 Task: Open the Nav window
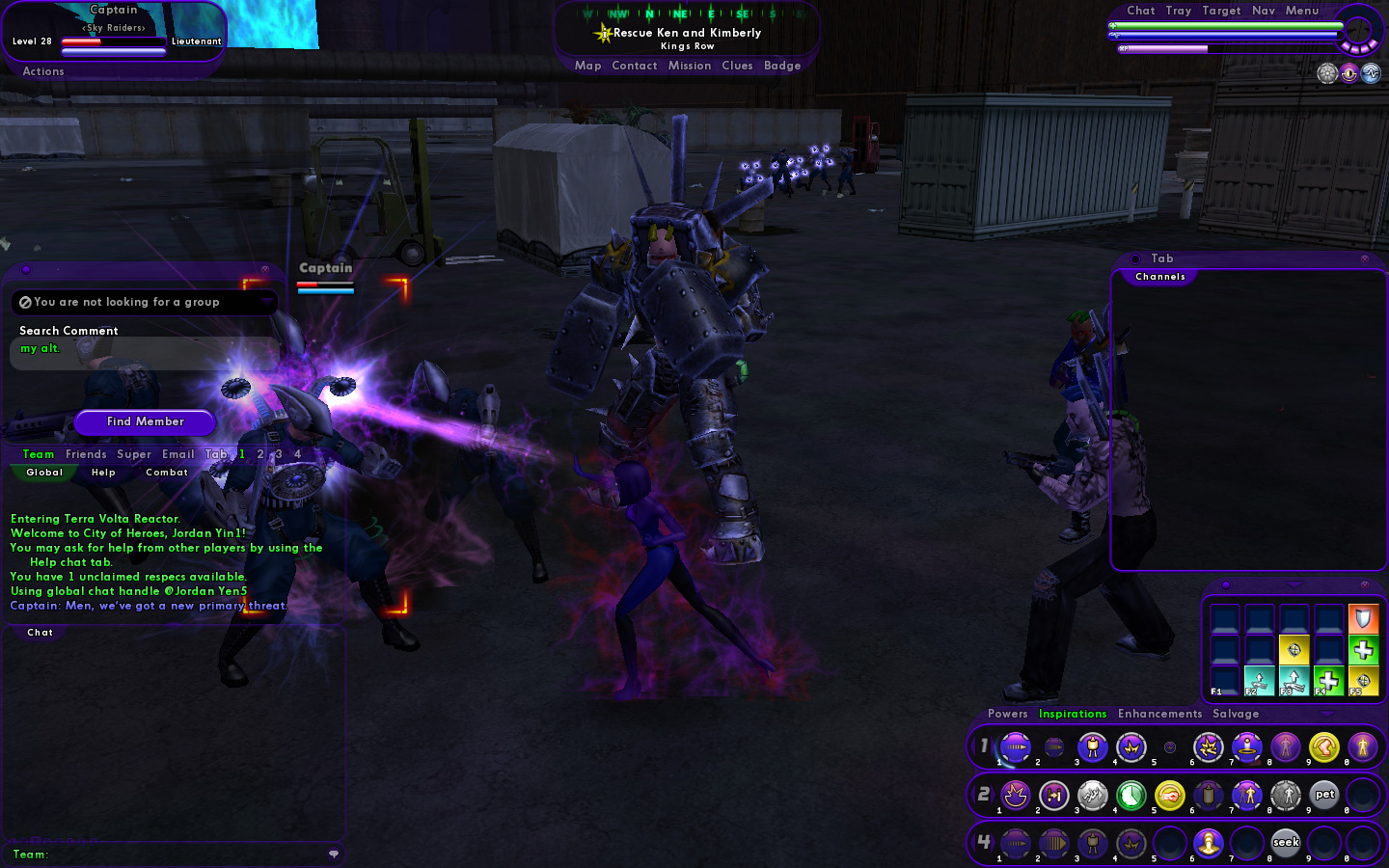[x=1264, y=11]
